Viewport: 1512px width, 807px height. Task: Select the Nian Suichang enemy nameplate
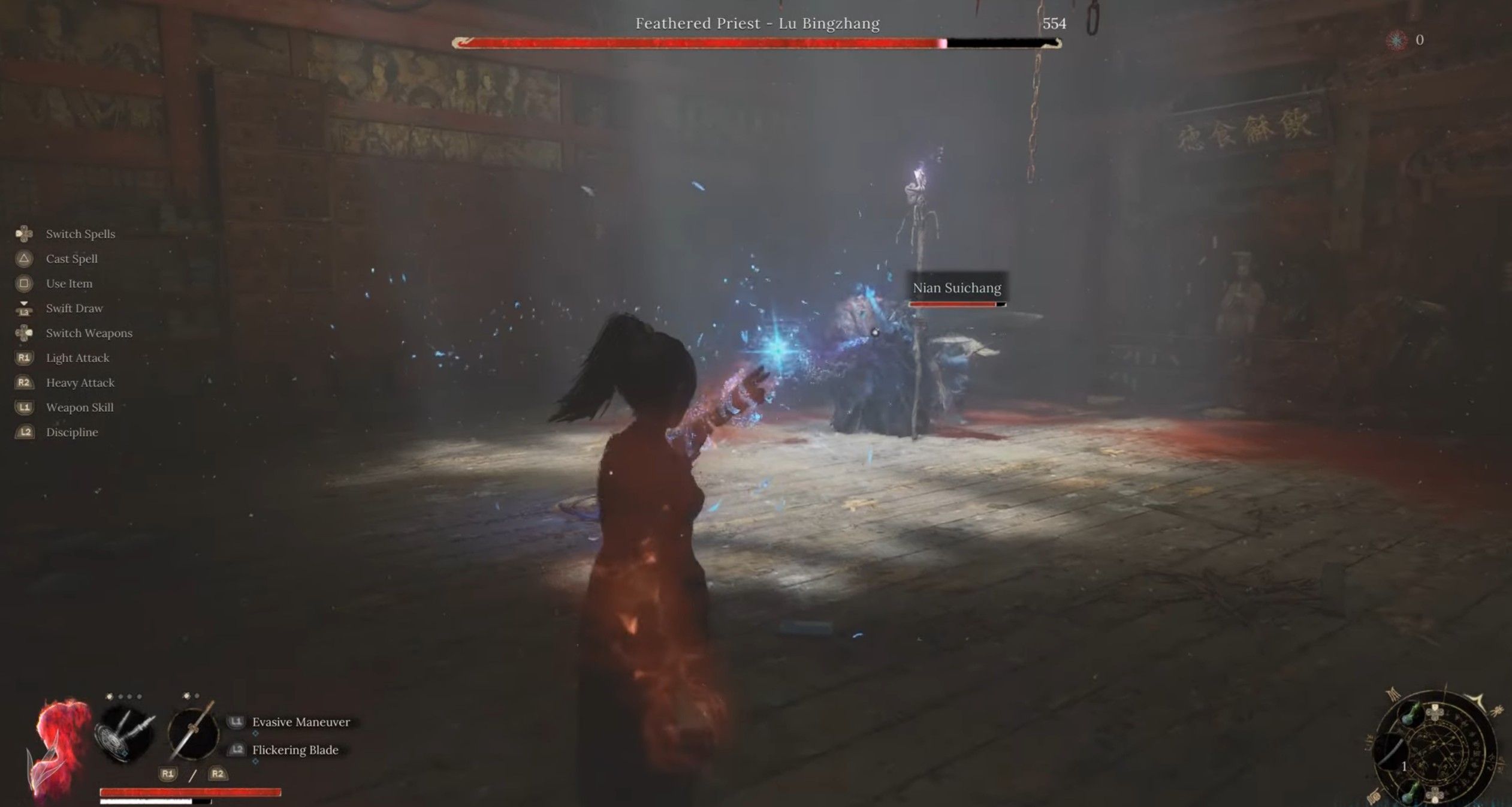pos(957,288)
